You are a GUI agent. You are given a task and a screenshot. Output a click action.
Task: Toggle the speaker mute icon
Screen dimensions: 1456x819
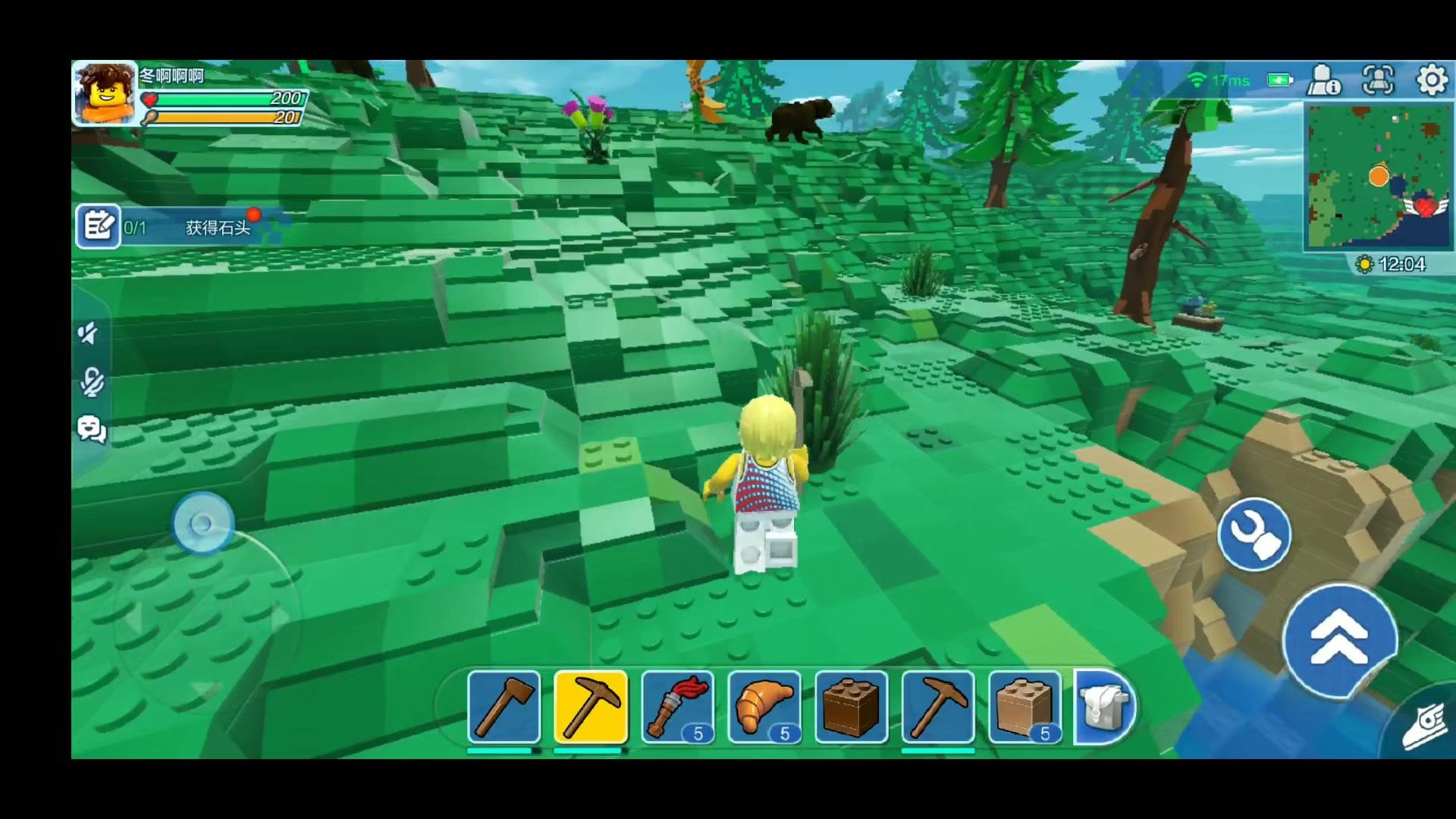point(89,333)
